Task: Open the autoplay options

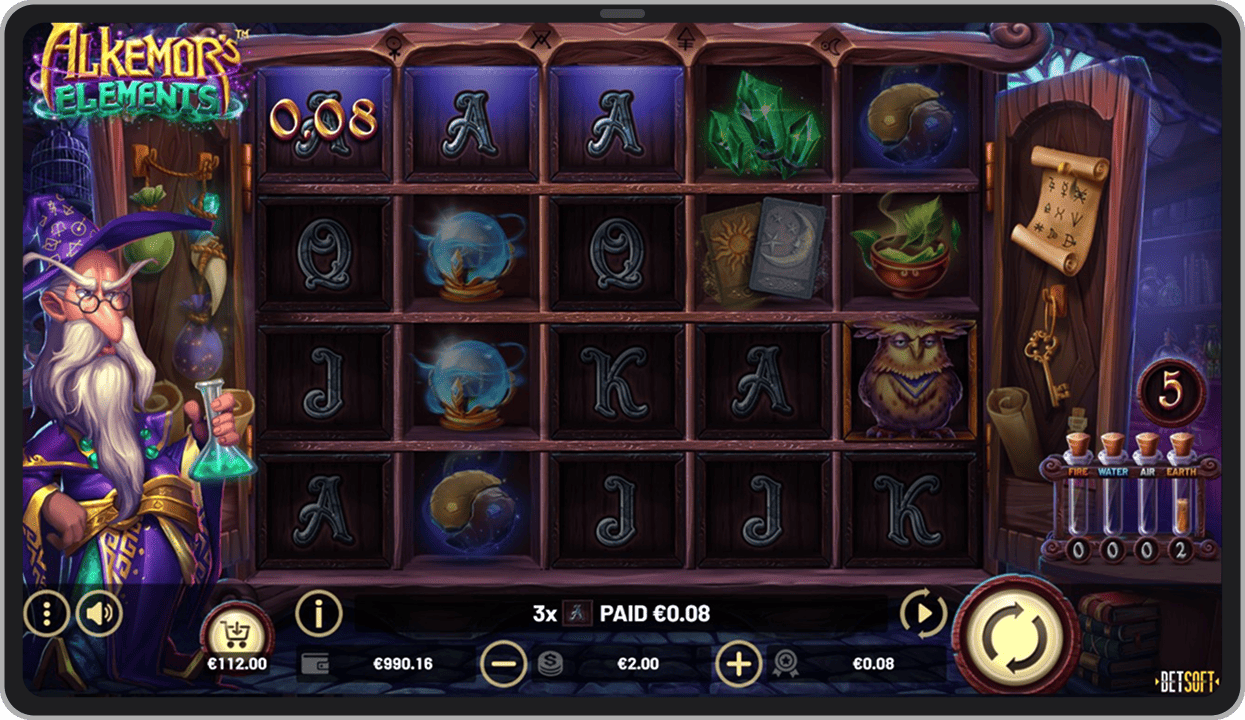Action: (x=923, y=613)
